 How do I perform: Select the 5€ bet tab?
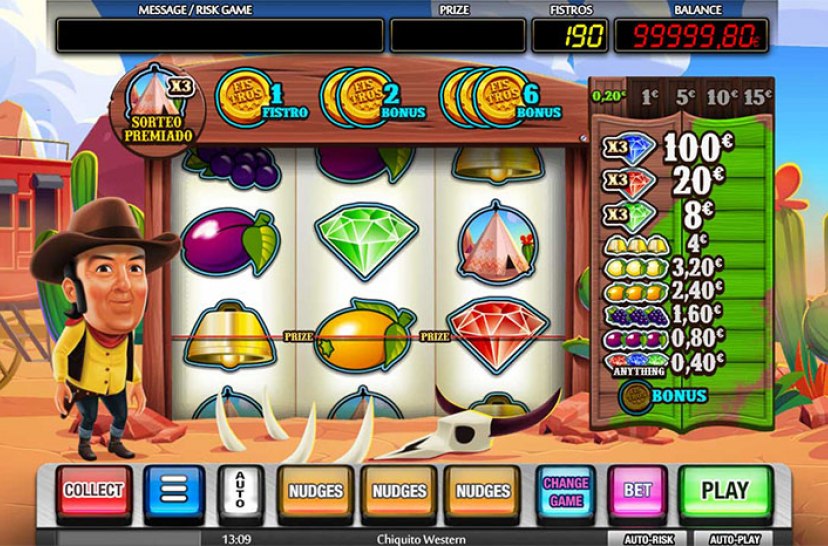tap(684, 97)
